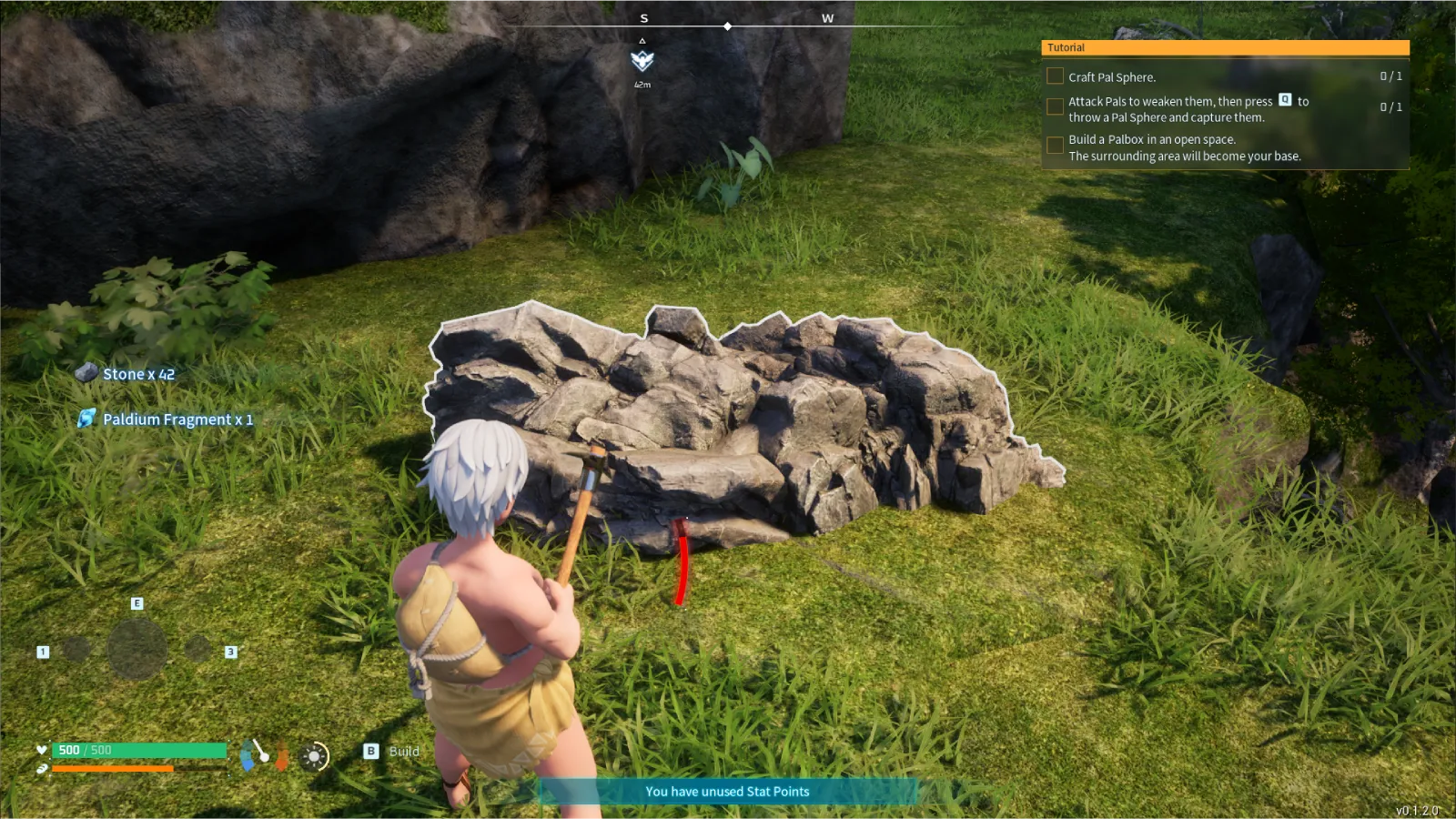Click the Paldium Fragment pickup entry
1456x819 pixels.
(177, 420)
